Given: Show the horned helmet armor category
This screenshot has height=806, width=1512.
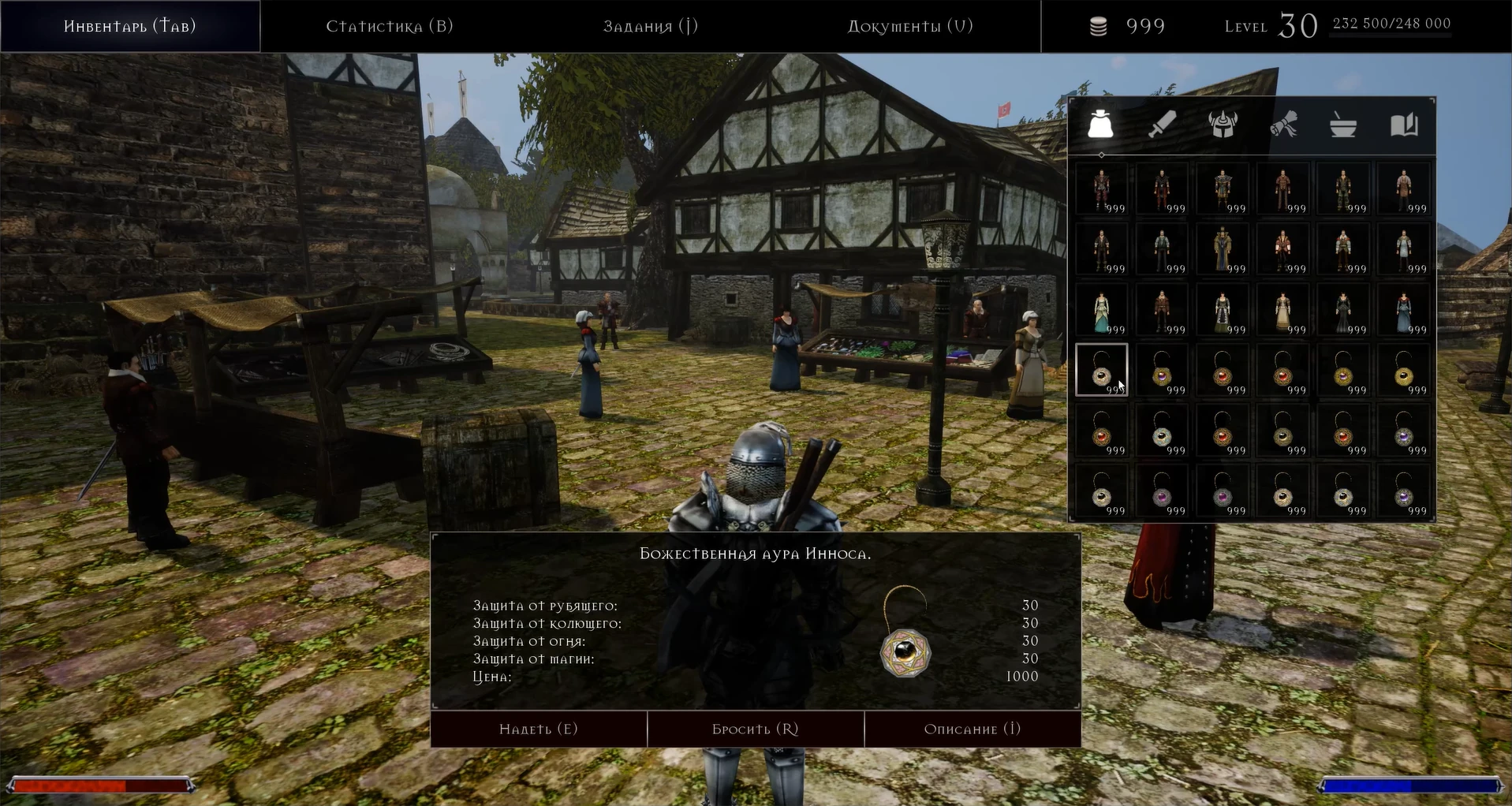Looking at the screenshot, I should (x=1223, y=125).
